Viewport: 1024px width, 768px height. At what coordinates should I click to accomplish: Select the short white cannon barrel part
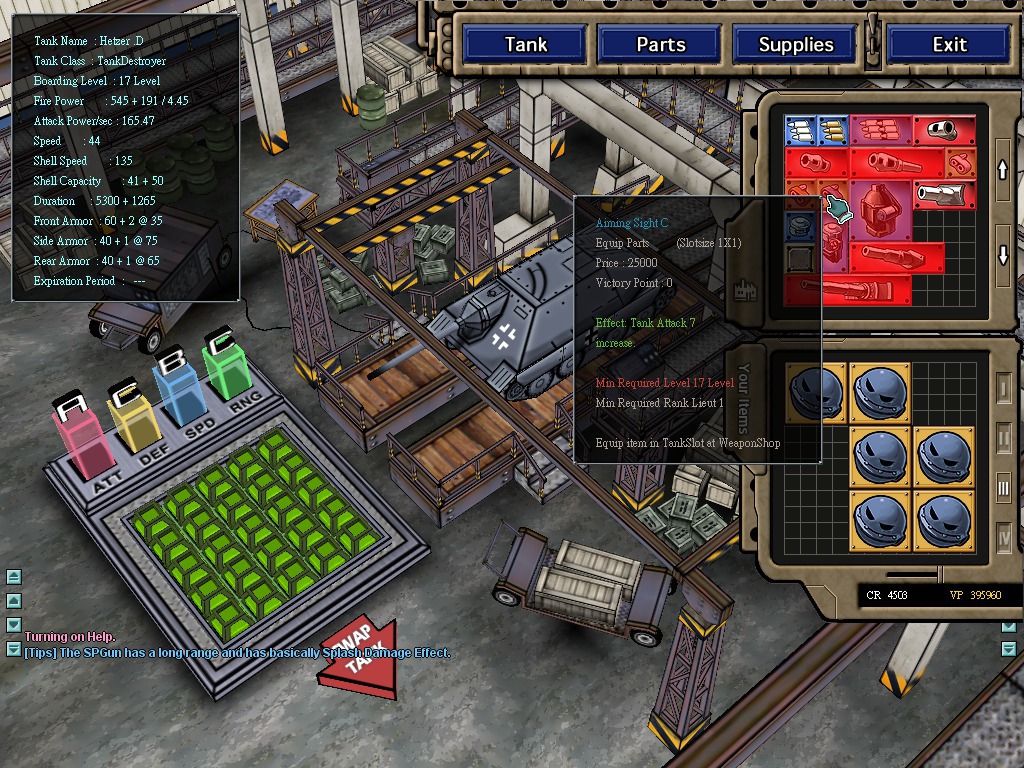(940, 129)
